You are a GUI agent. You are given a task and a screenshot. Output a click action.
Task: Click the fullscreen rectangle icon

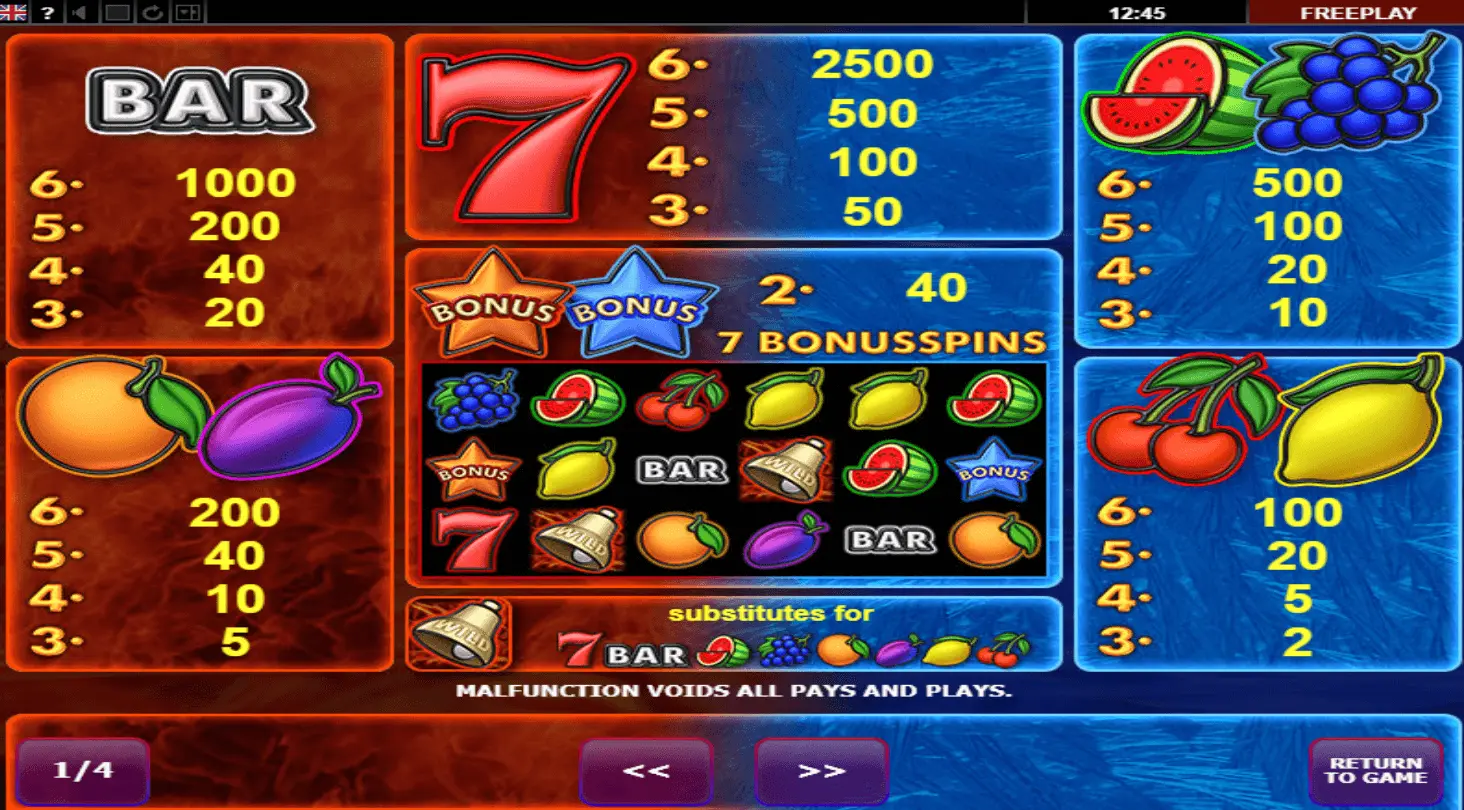(117, 13)
